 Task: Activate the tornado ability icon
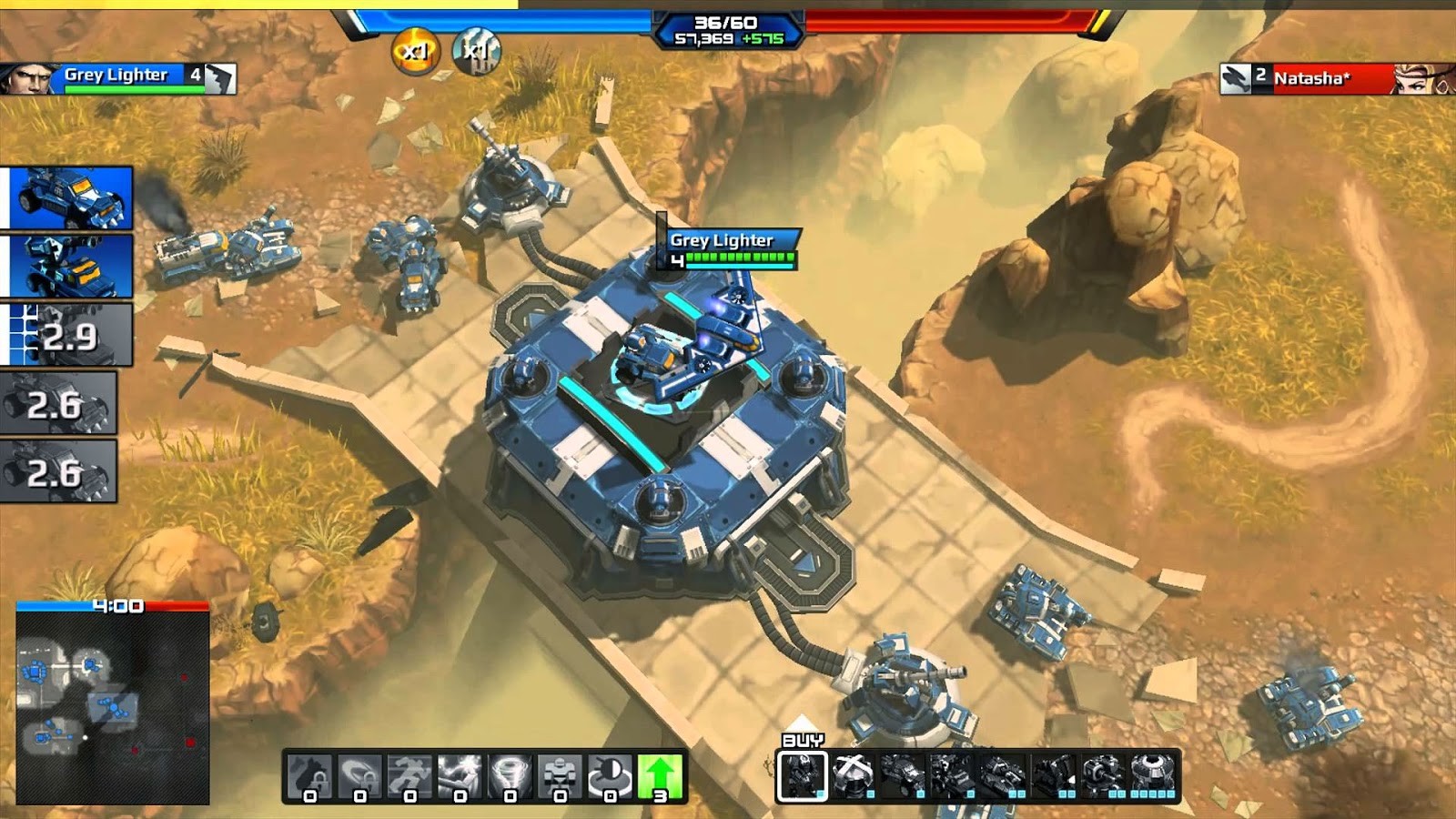[x=510, y=775]
